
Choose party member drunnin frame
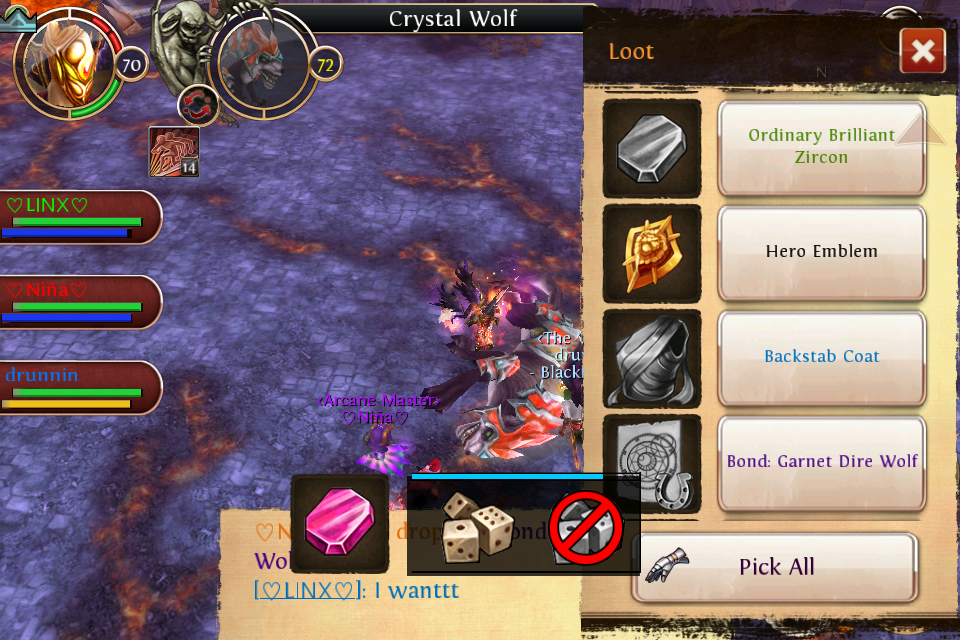(x=80, y=387)
